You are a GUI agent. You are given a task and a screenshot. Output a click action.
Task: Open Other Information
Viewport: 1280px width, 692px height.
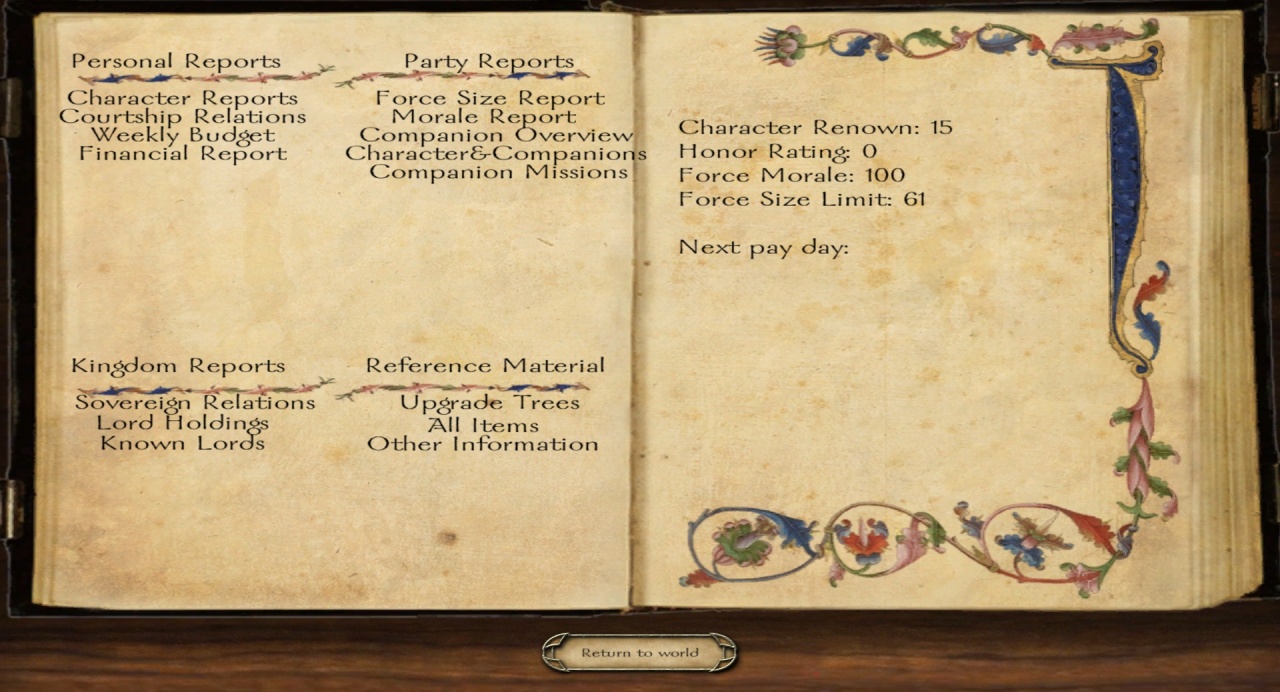(483, 444)
